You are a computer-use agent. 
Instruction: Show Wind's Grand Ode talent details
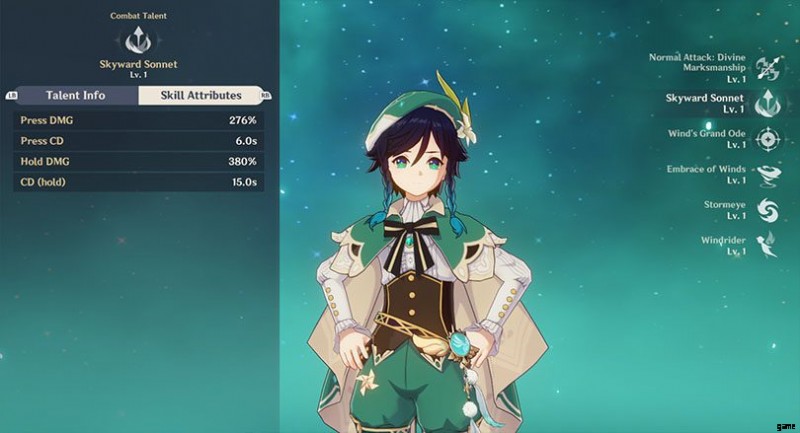pyautogui.click(x=768, y=138)
